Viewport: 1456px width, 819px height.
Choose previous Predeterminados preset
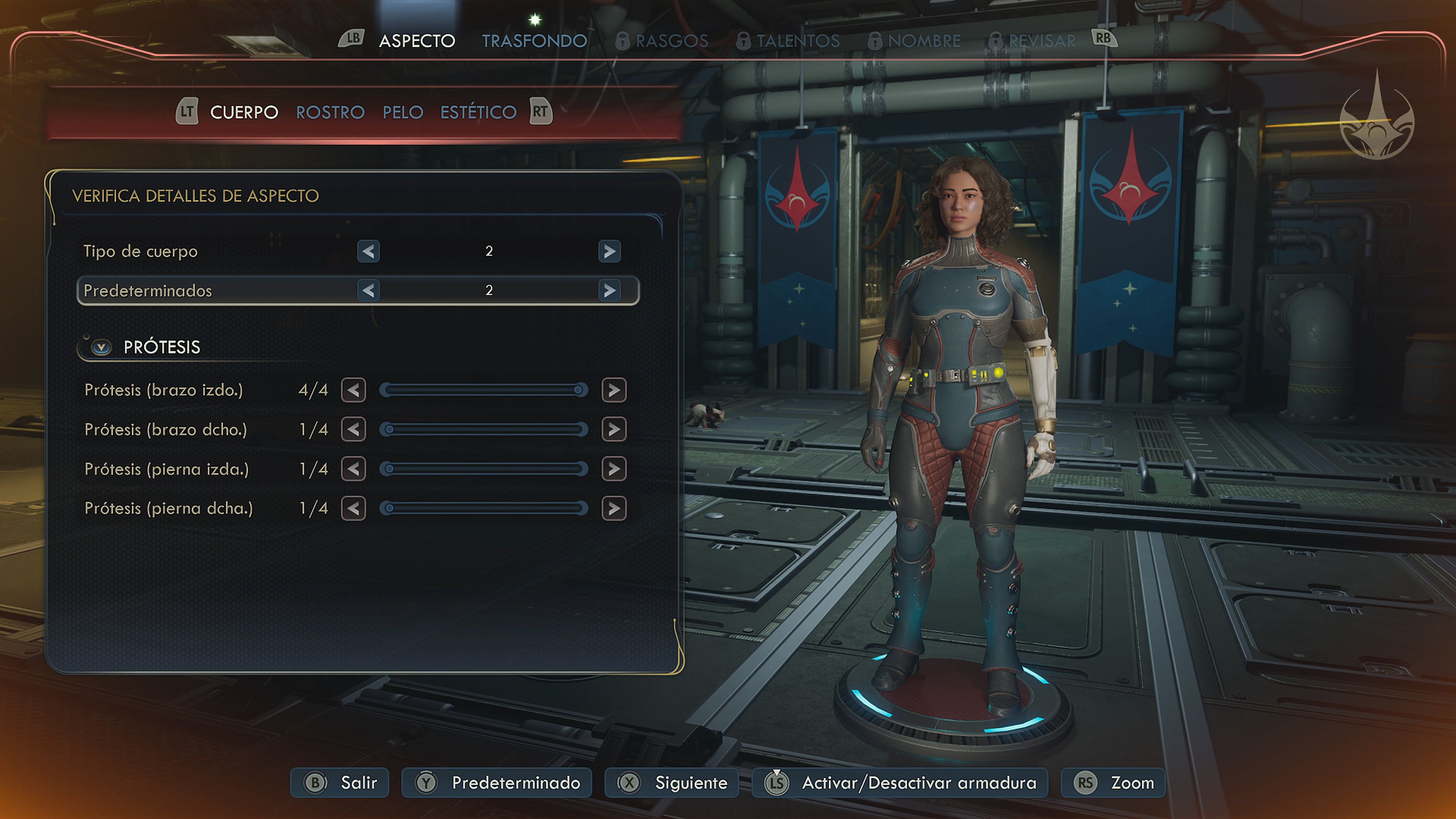click(x=368, y=290)
